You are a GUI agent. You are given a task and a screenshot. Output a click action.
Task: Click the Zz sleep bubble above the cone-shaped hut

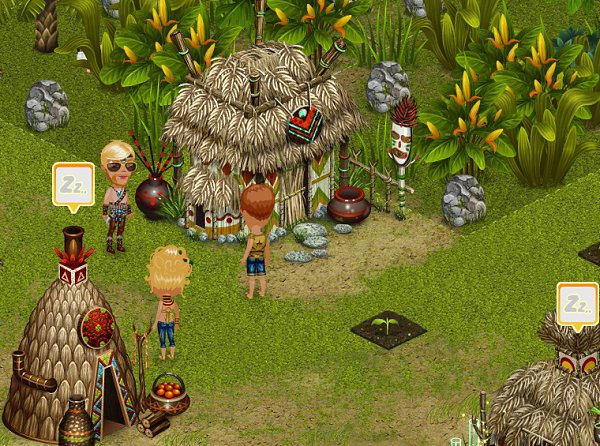pyautogui.click(x=73, y=185)
